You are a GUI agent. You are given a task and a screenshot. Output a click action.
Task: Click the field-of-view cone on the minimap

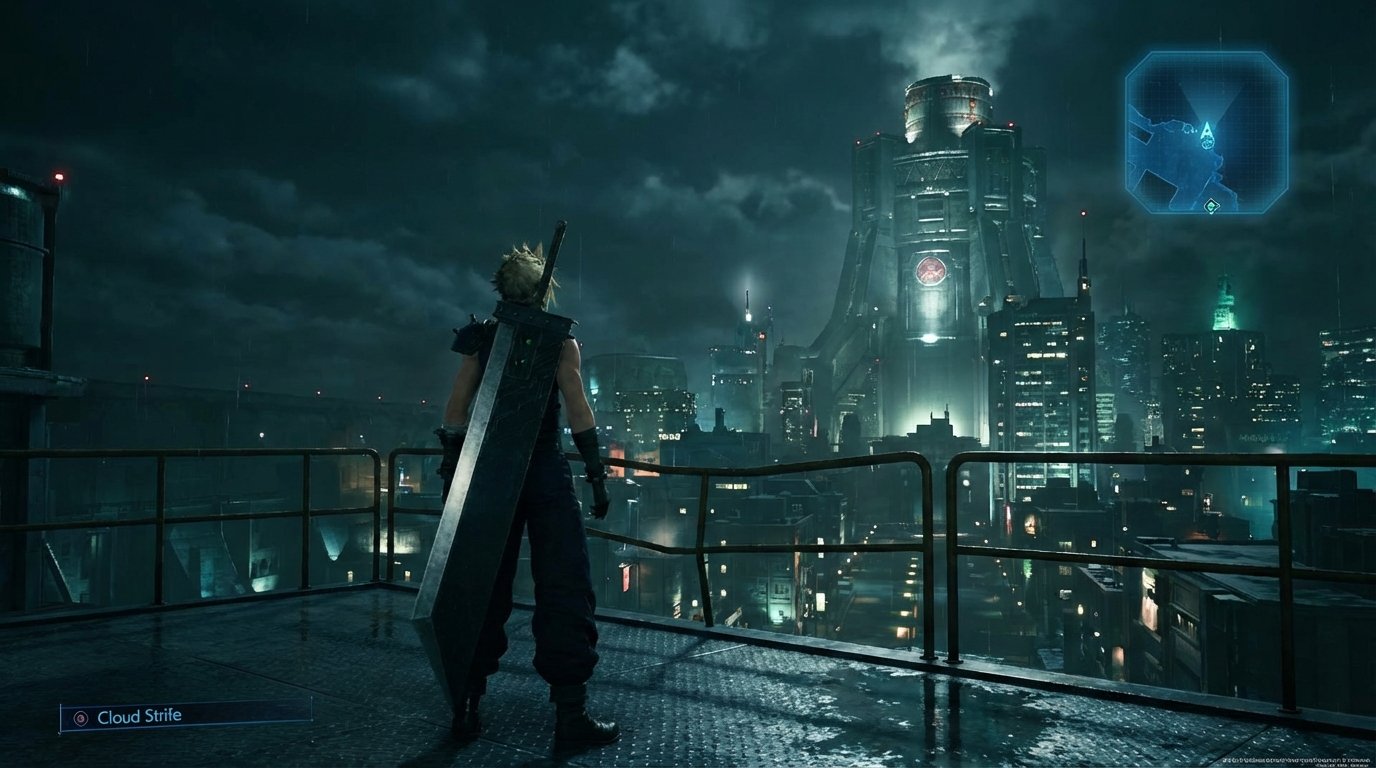[x=1209, y=98]
